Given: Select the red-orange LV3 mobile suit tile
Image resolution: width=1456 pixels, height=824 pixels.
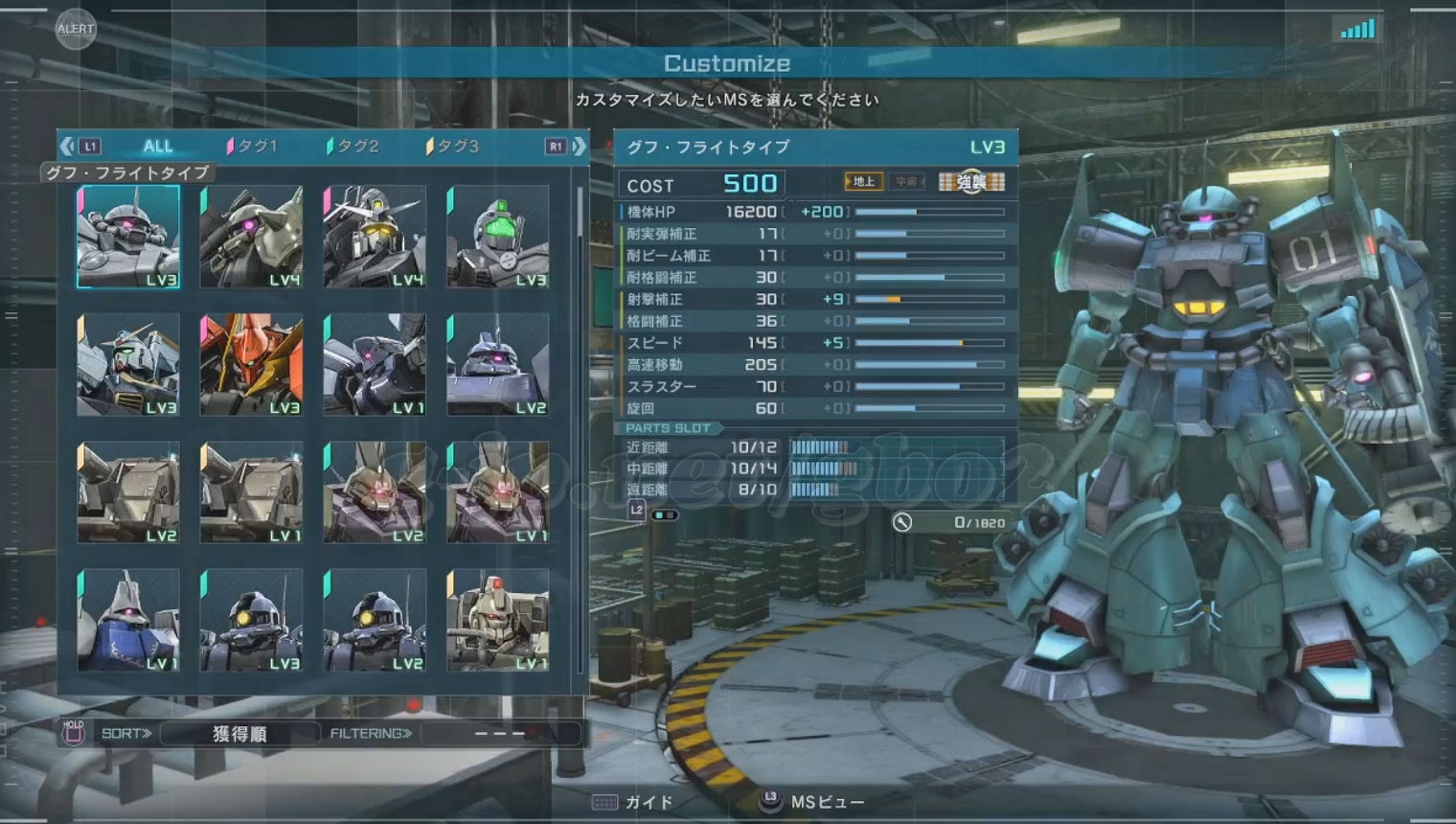Looking at the screenshot, I should (x=252, y=365).
